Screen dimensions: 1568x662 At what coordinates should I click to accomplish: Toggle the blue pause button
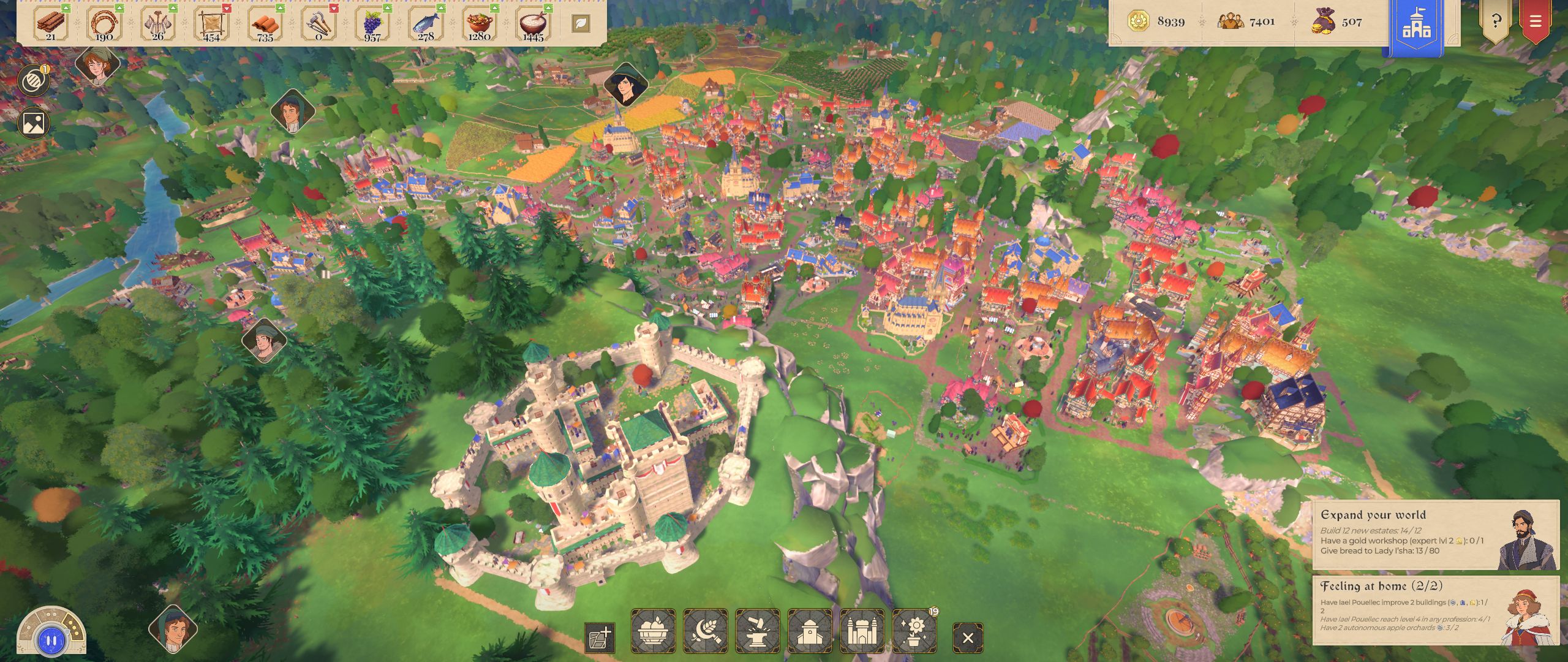51,641
